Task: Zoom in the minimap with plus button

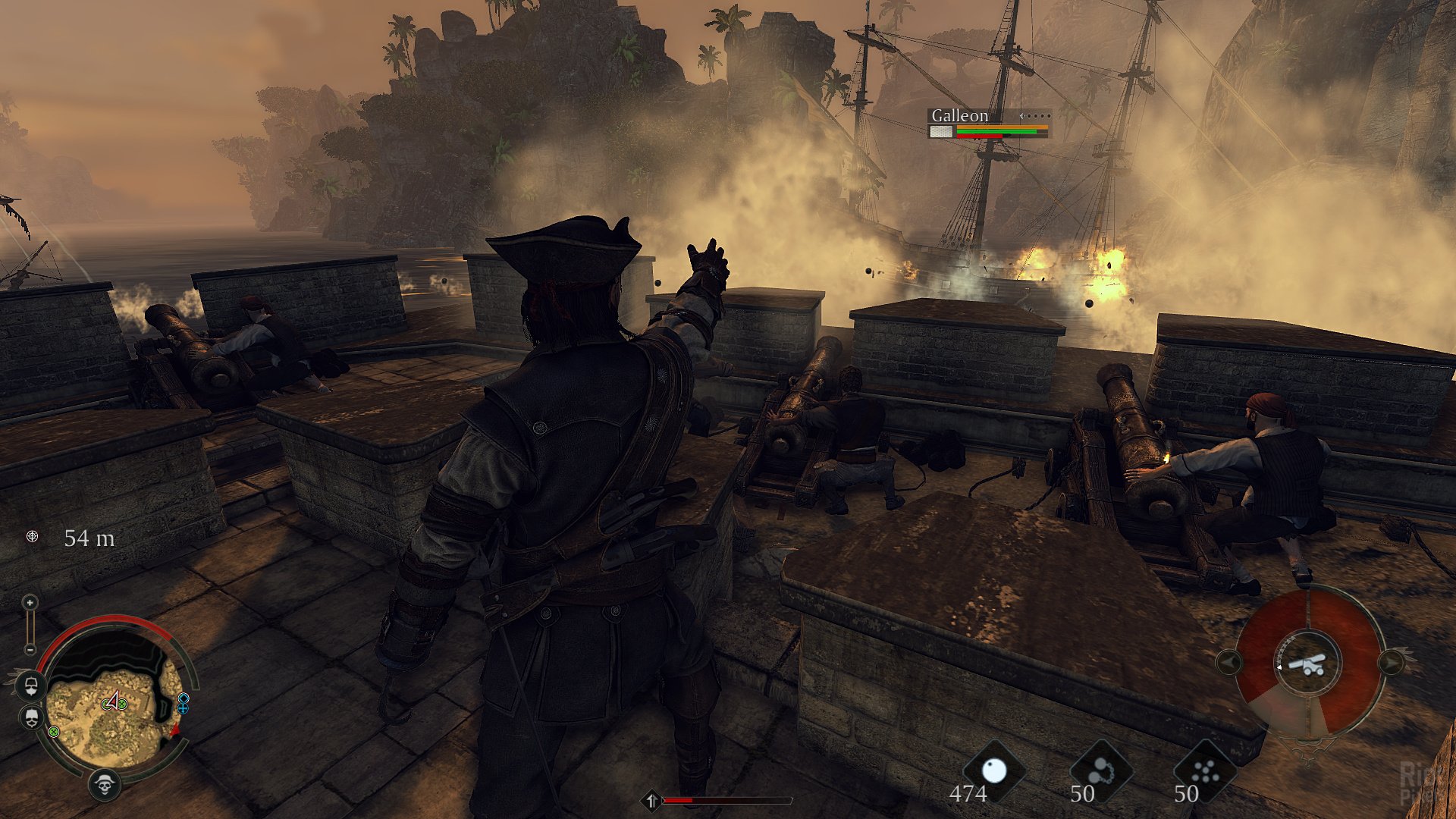Action: click(x=30, y=603)
